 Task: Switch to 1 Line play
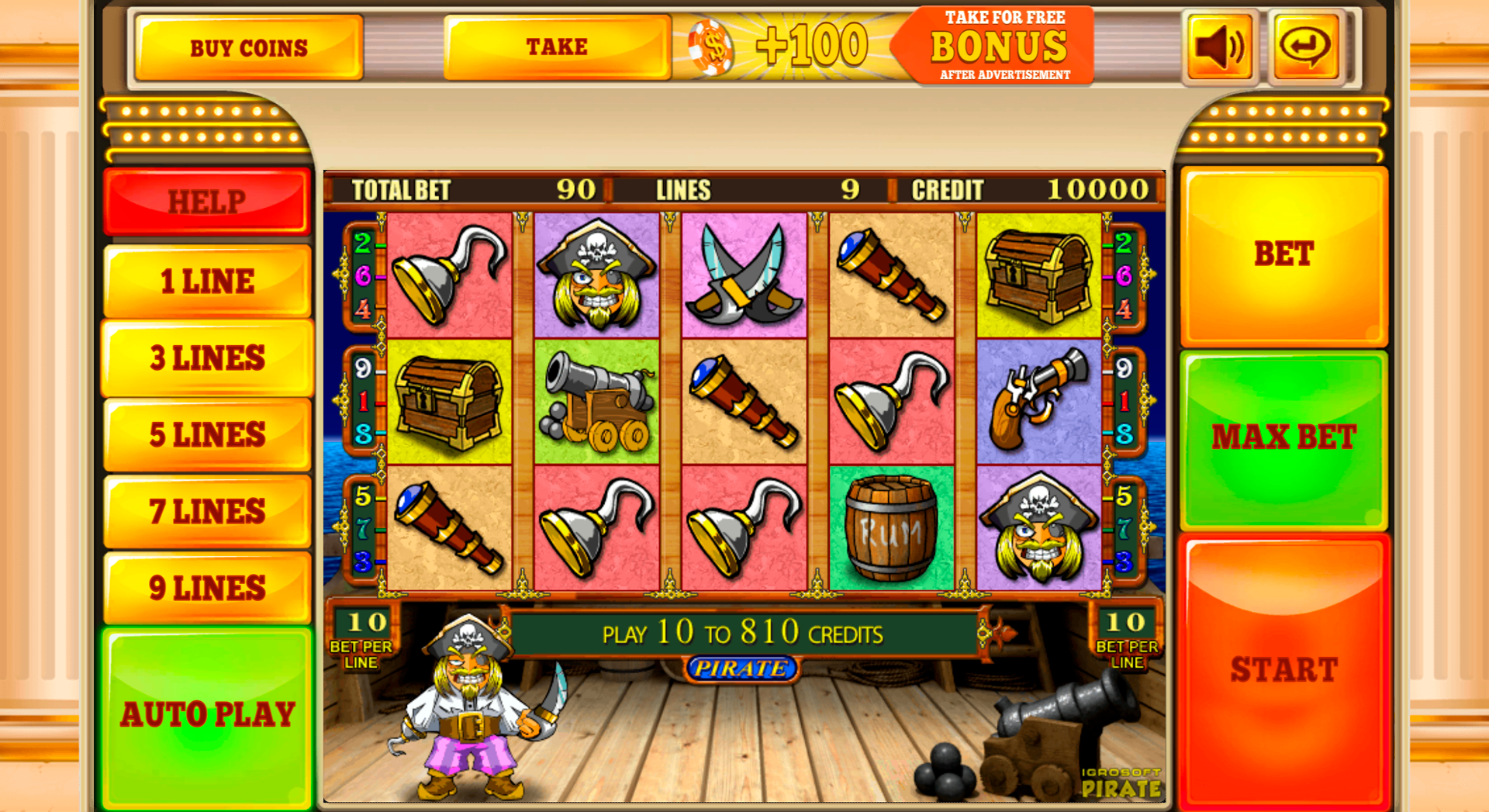(x=207, y=281)
